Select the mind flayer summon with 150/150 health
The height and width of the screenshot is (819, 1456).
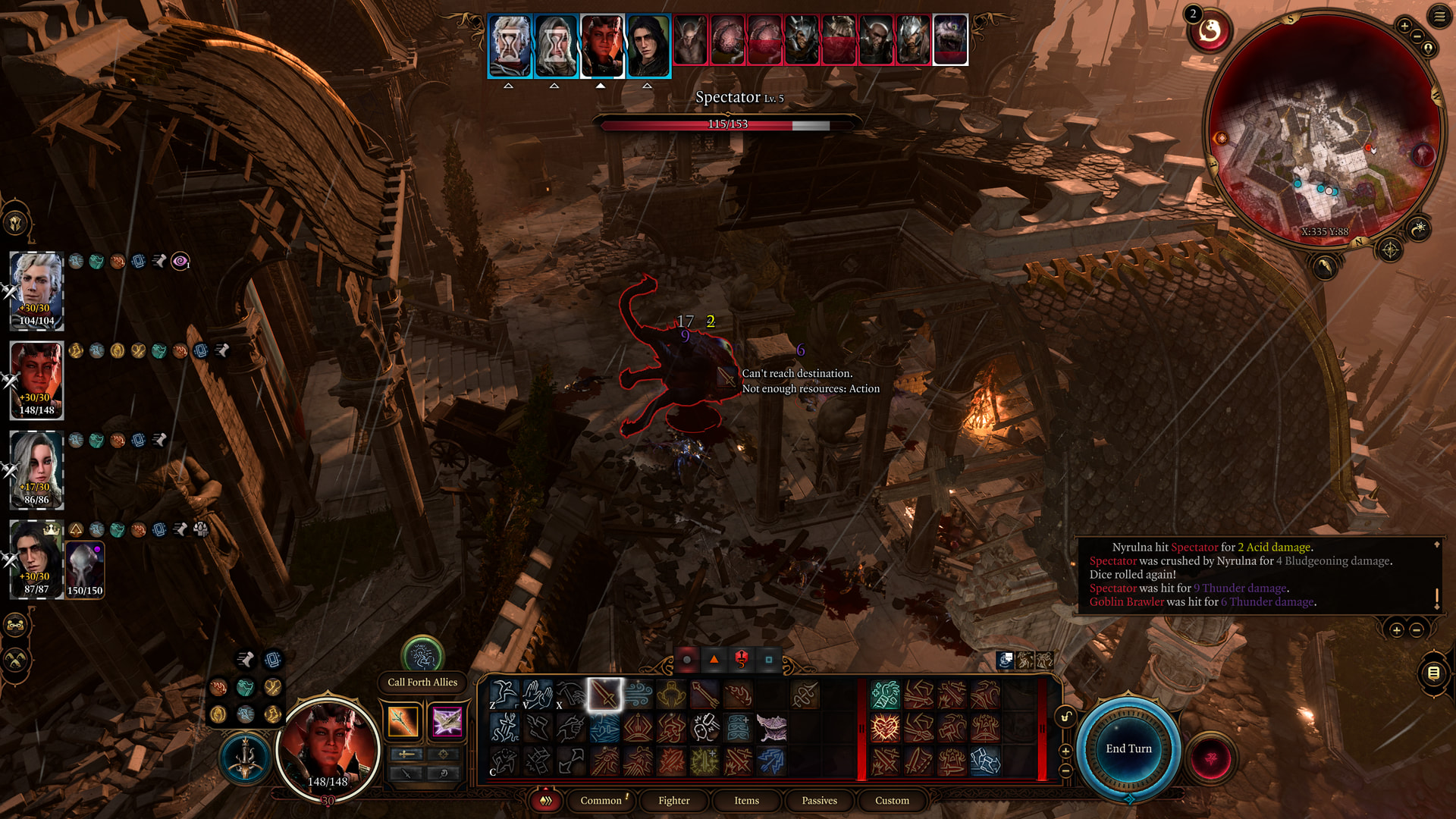[85, 569]
